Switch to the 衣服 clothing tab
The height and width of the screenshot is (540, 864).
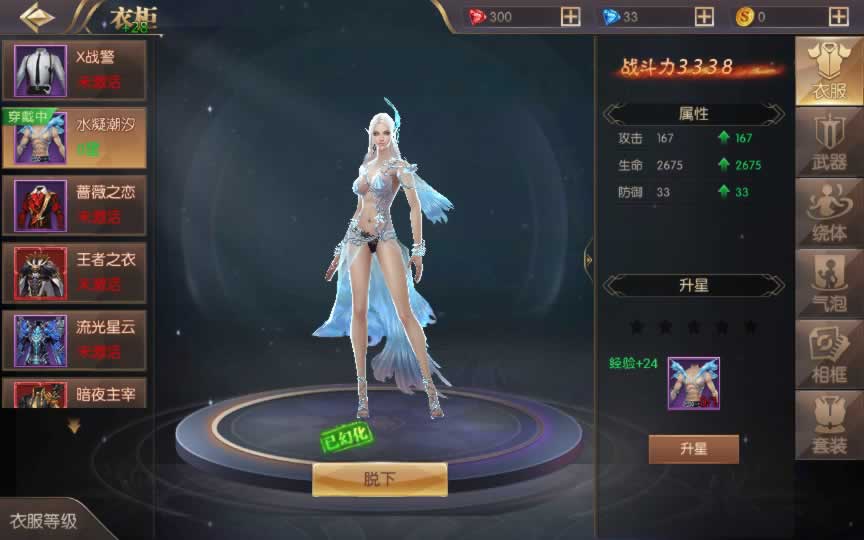[828, 72]
